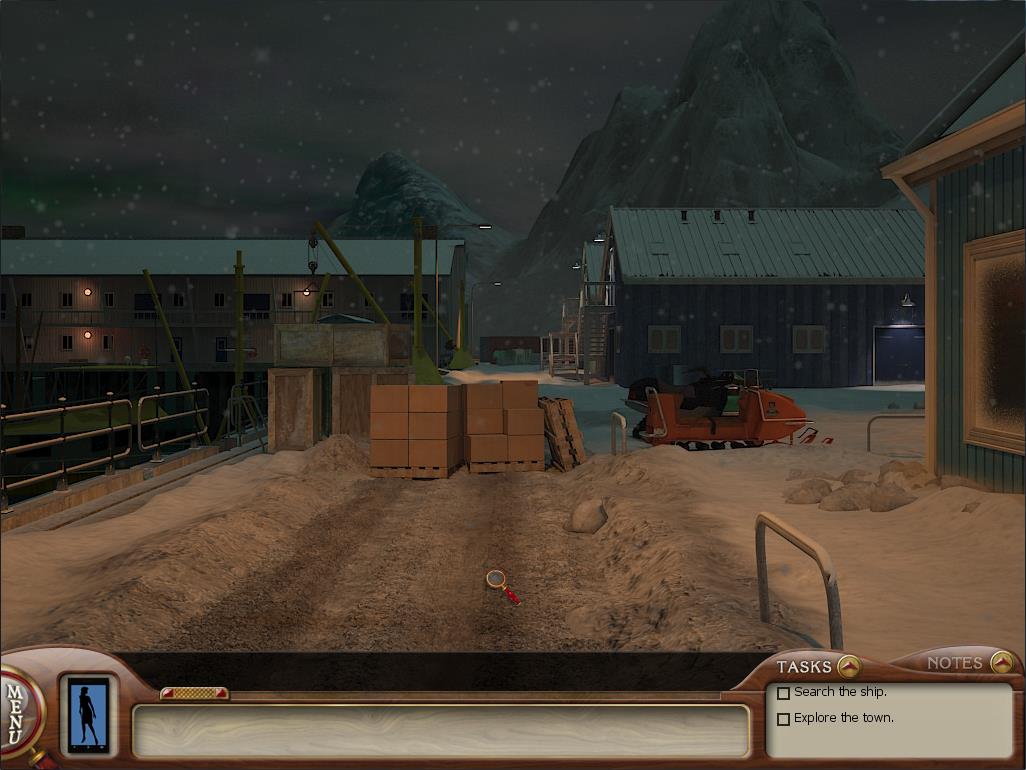This screenshot has width=1026, height=770.
Task: Check the 'Search the ship' task box
Action: (784, 693)
